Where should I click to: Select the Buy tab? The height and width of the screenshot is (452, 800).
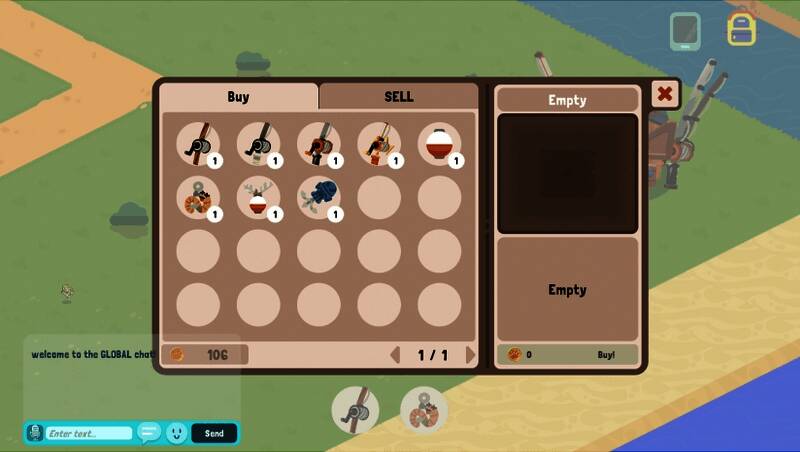pyautogui.click(x=238, y=97)
